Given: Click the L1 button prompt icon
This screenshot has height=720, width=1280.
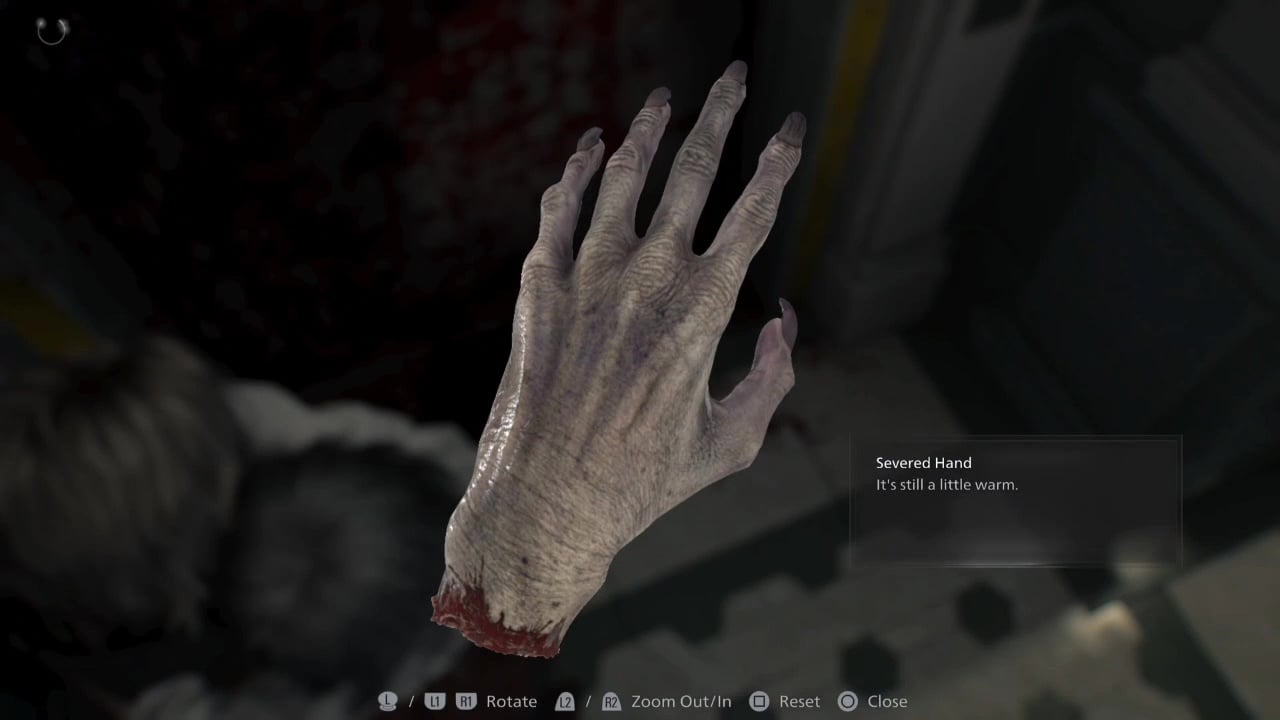Looking at the screenshot, I should pyautogui.click(x=434, y=701).
